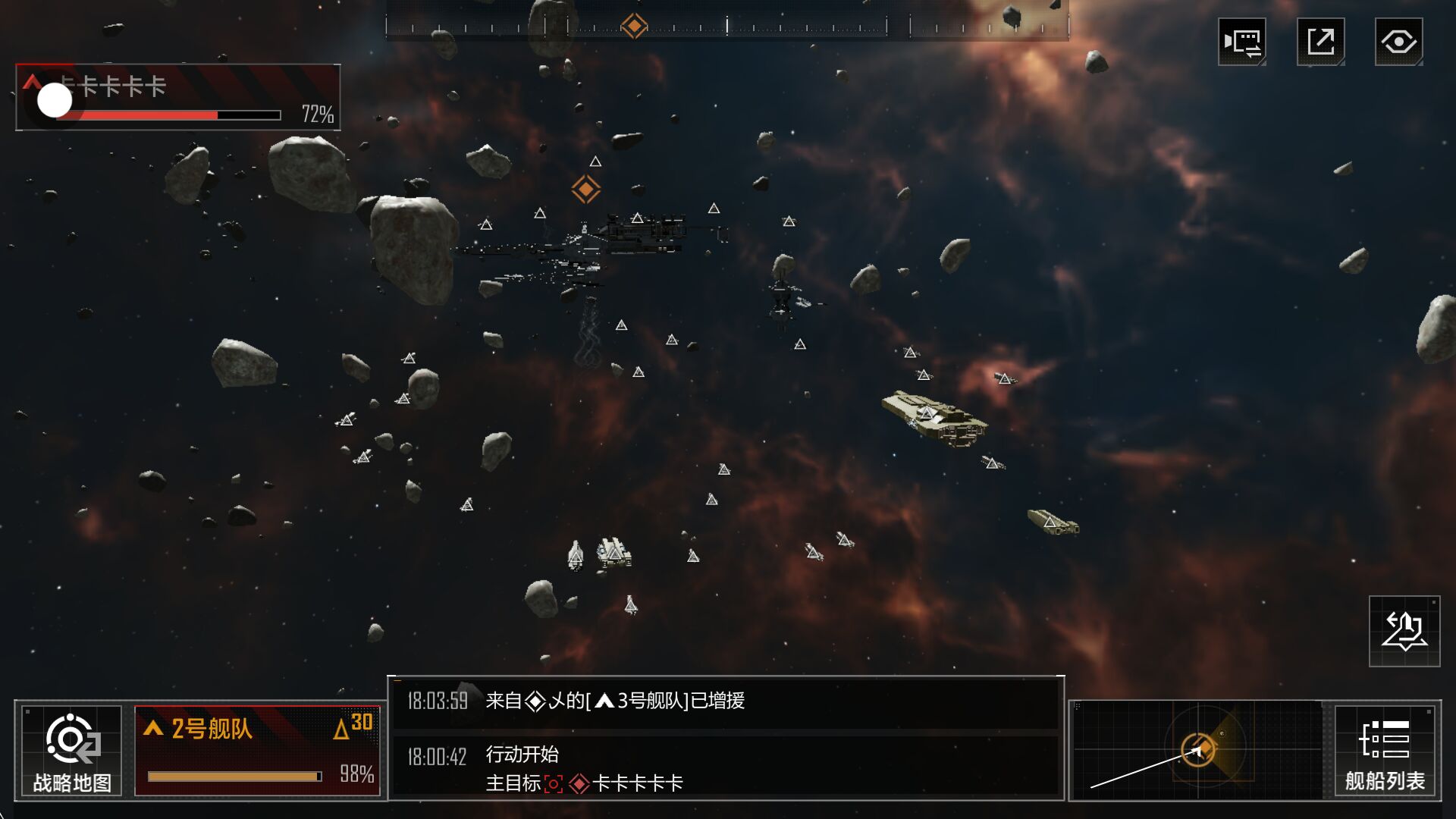Click the orange diamond on top compass bar
Screen dimensions: 1456x819
click(634, 26)
